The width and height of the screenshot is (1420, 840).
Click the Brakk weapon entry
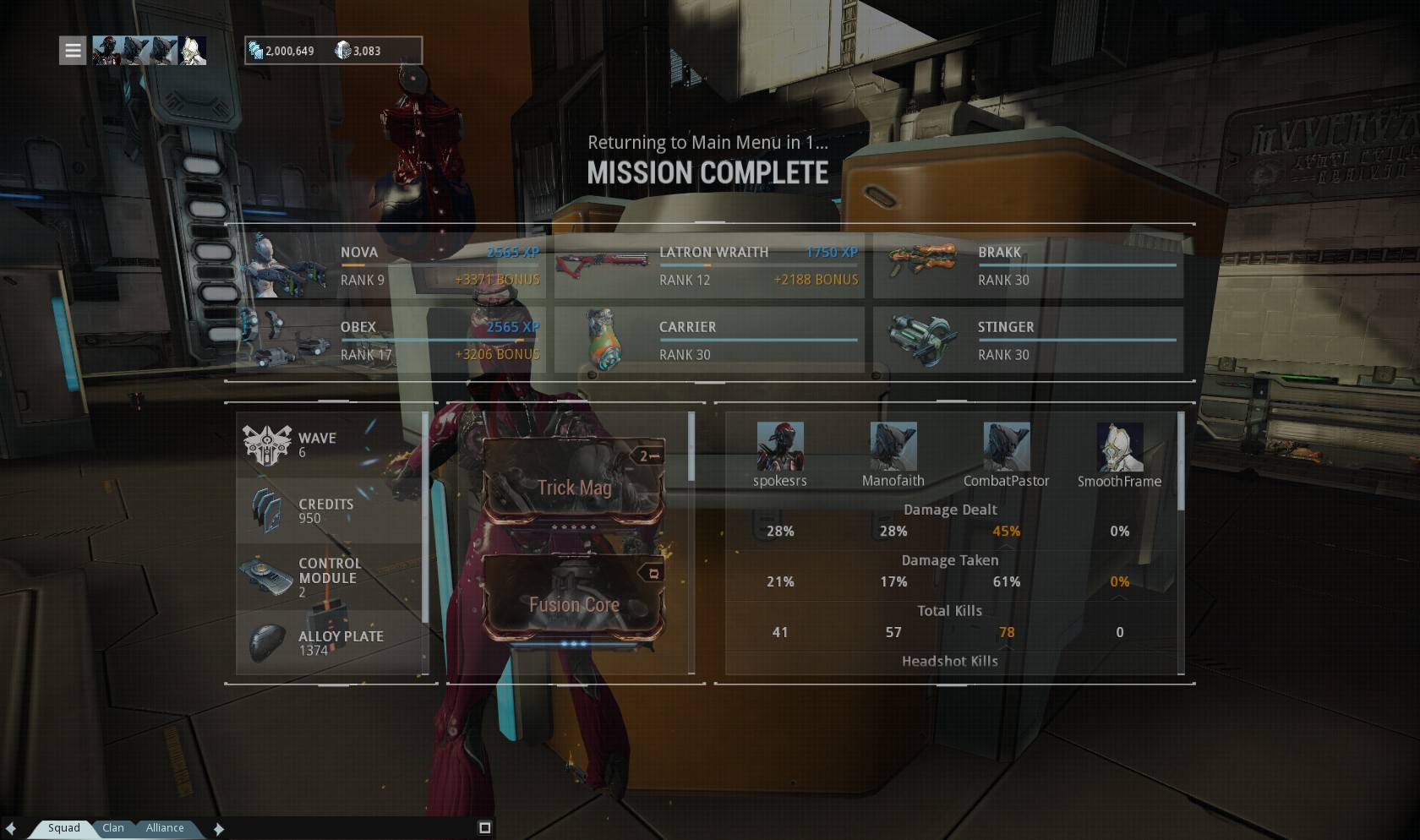(1028, 266)
